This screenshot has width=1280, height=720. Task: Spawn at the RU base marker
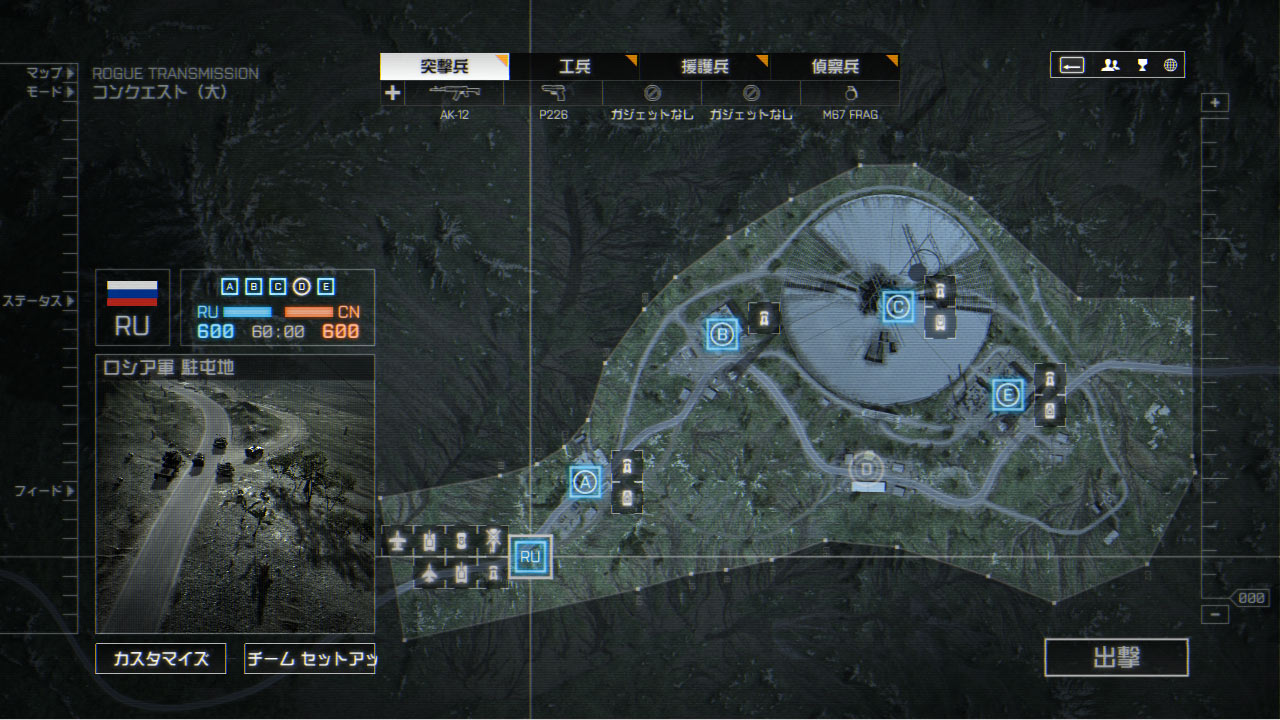click(x=530, y=557)
